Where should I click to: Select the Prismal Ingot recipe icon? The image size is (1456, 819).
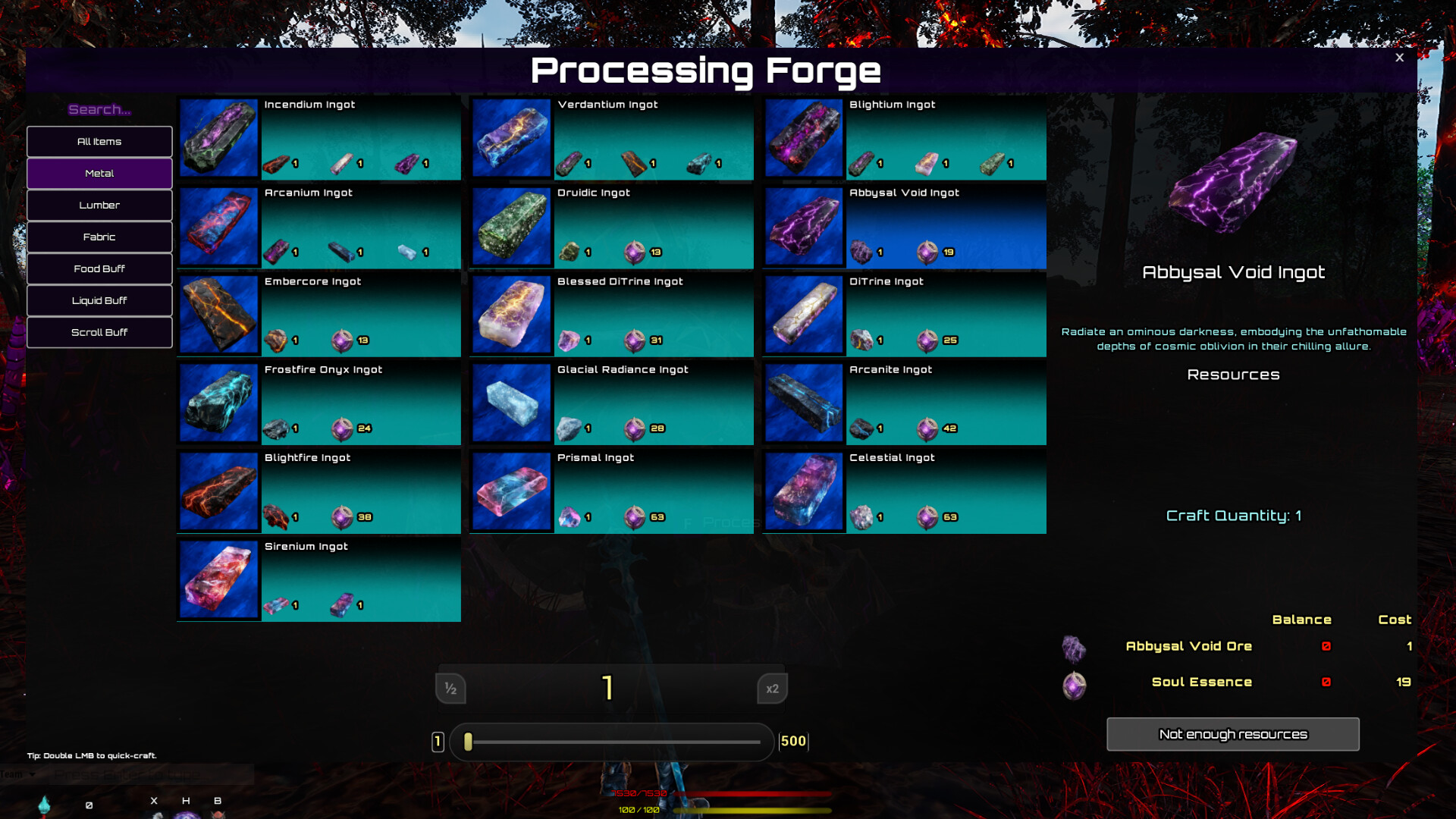point(511,491)
